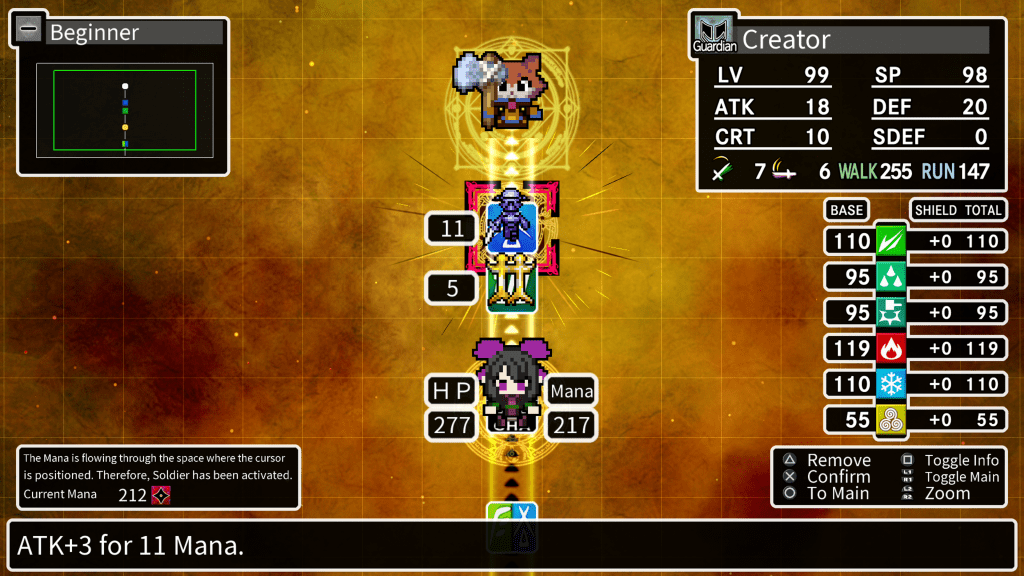Viewport: 1024px width, 576px height.
Task: Select the teal anvil element icon
Action: (x=891, y=313)
